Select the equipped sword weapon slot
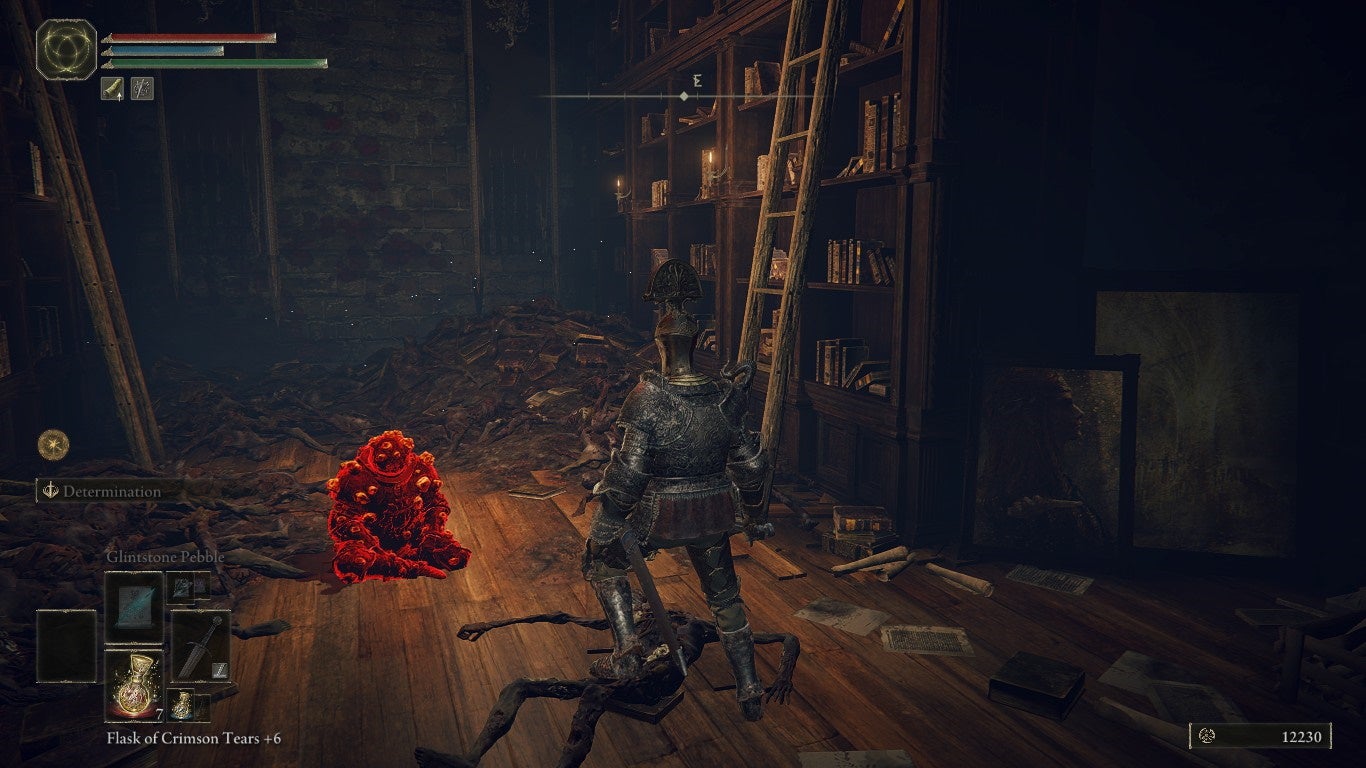The height and width of the screenshot is (768, 1366). 200,645
